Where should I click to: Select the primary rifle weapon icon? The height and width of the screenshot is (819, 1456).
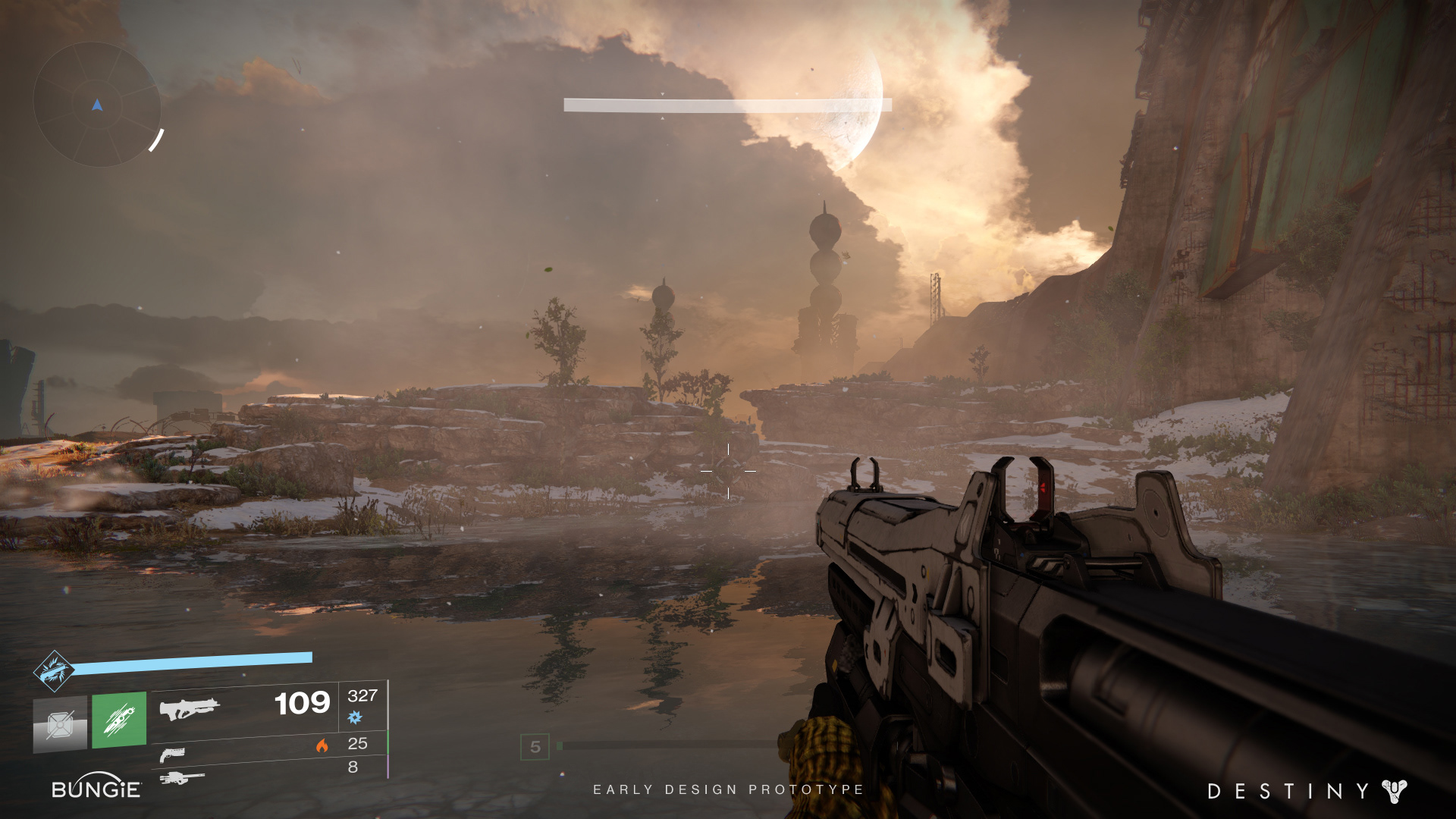coord(189,709)
